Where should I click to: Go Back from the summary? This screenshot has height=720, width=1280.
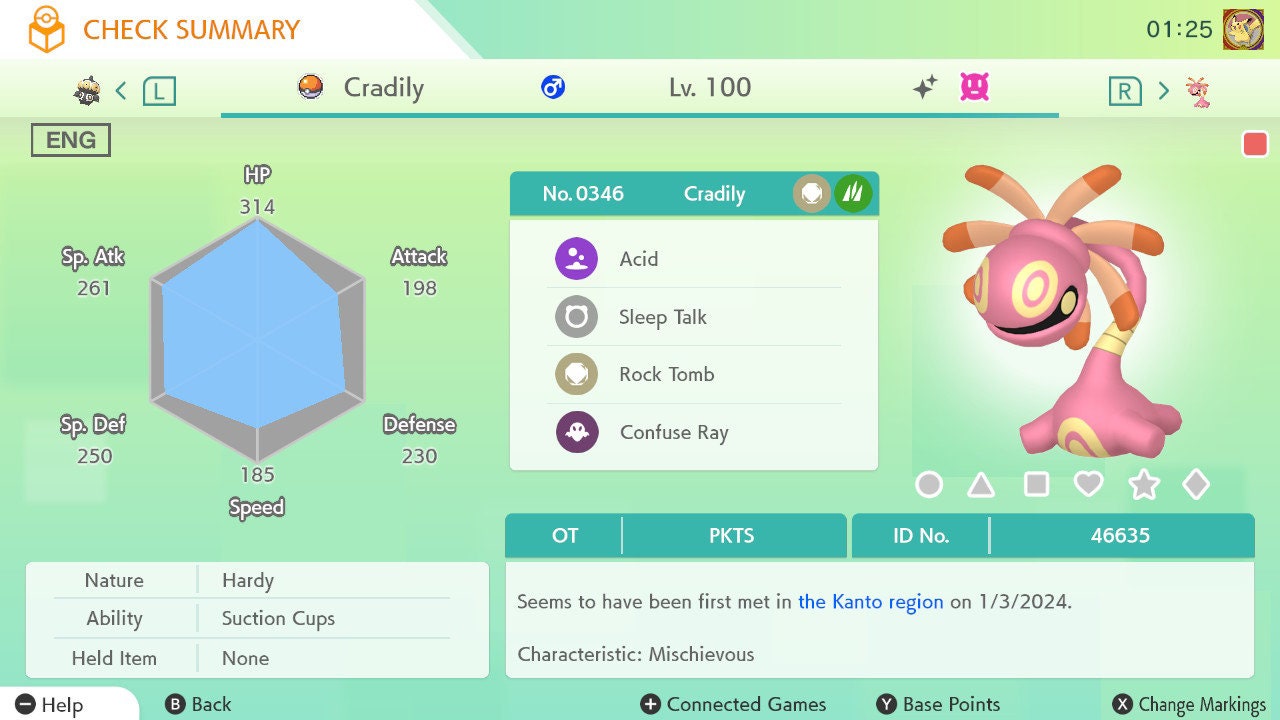pos(198,704)
